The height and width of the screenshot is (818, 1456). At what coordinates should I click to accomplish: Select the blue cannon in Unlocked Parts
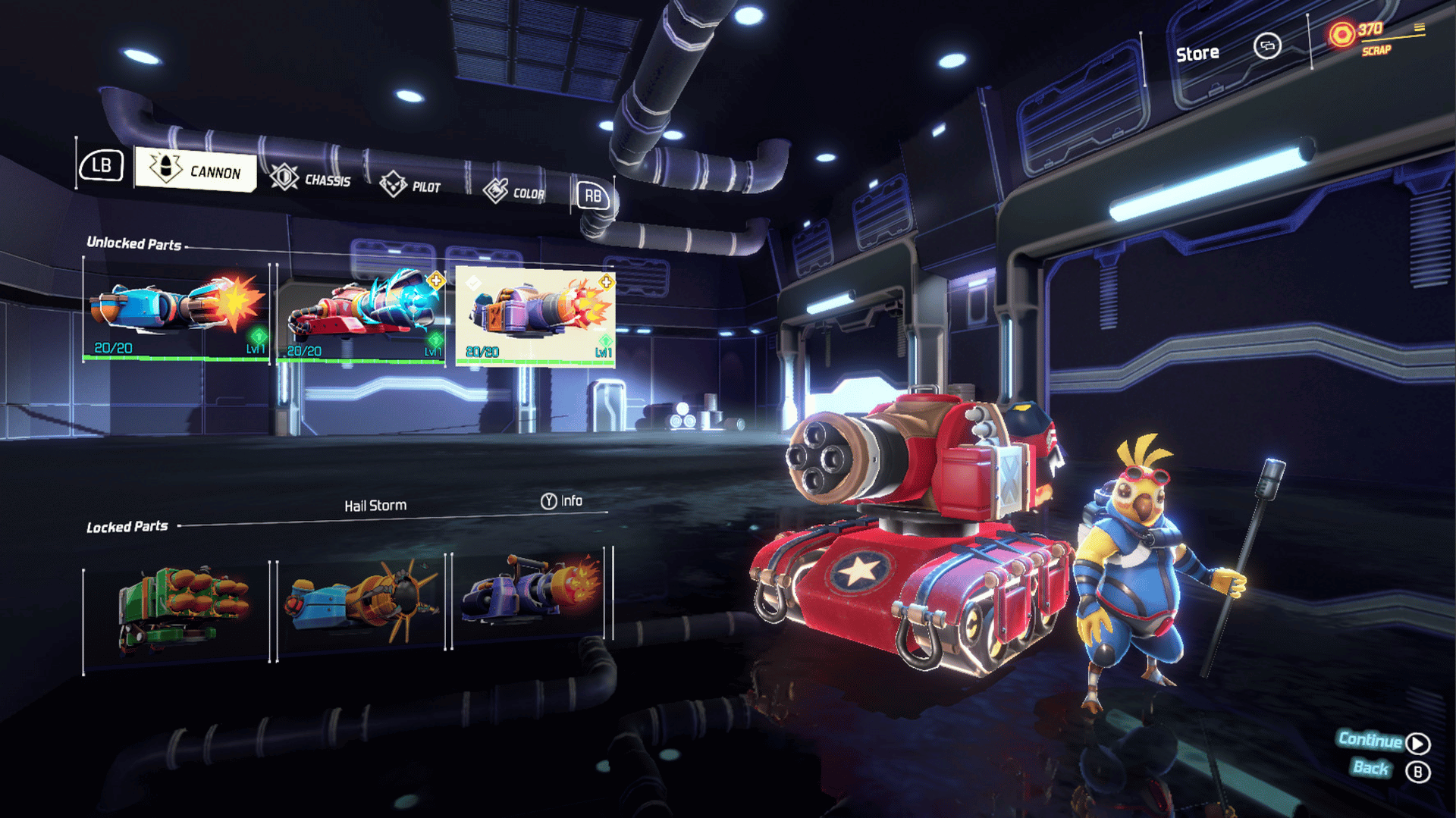(176, 312)
